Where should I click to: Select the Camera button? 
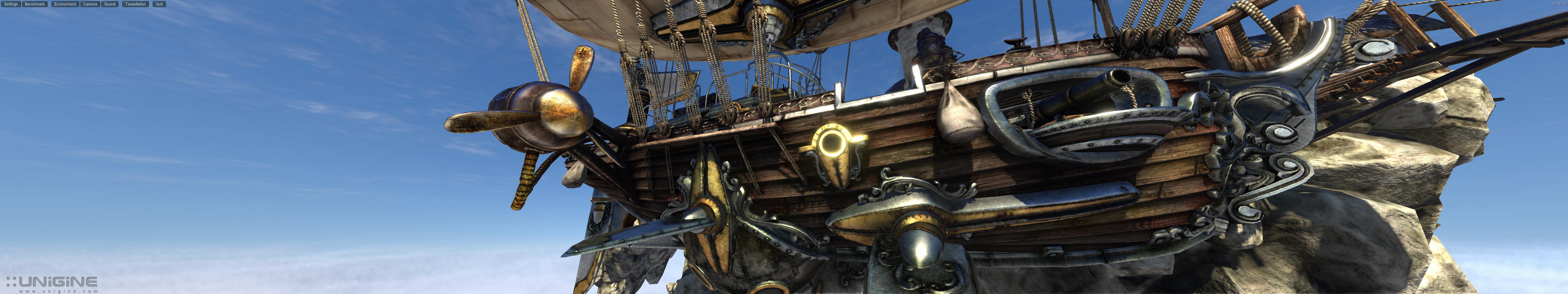[90, 4]
